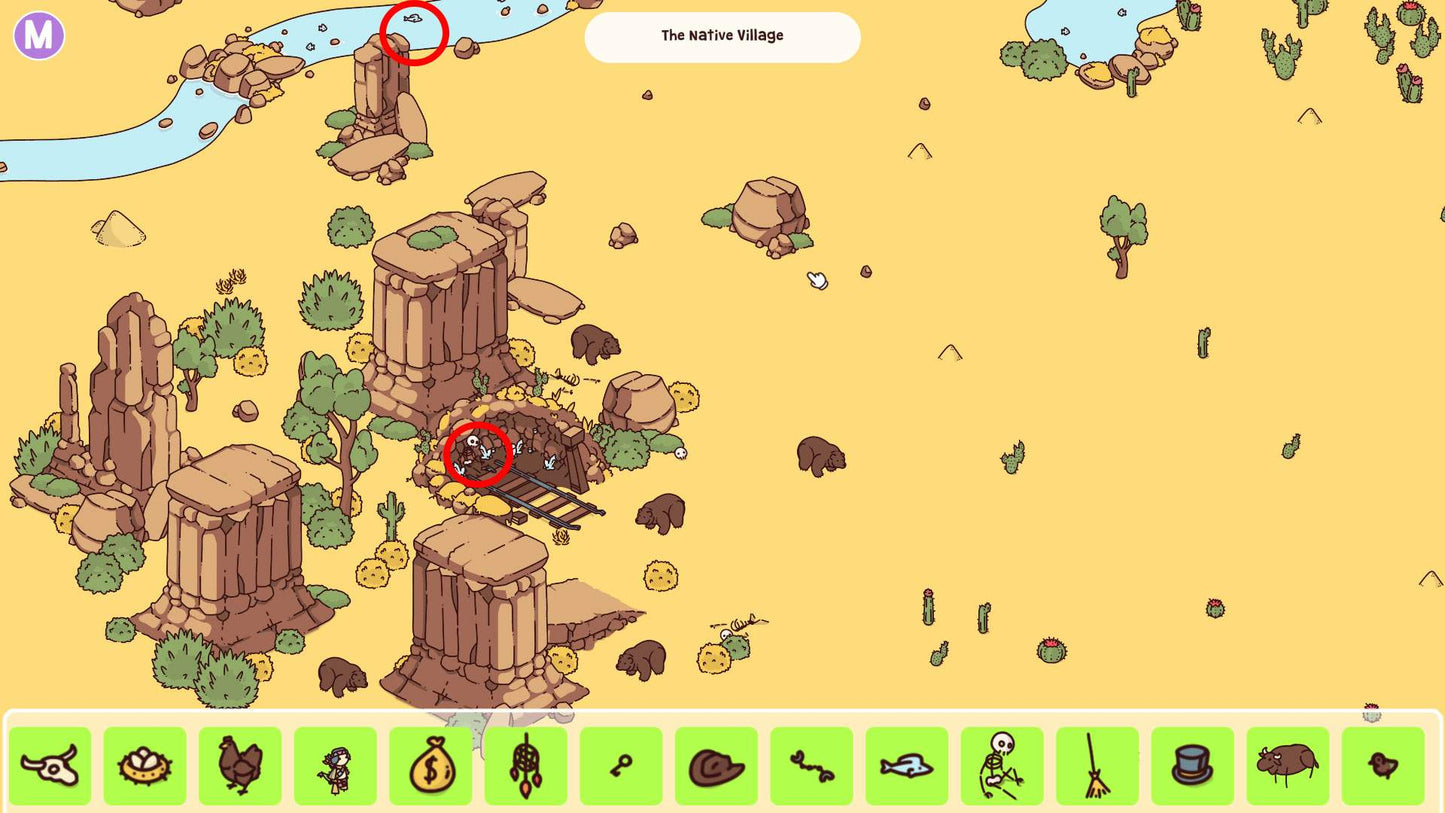Pick the brown cowboy hat slot

coord(716,766)
